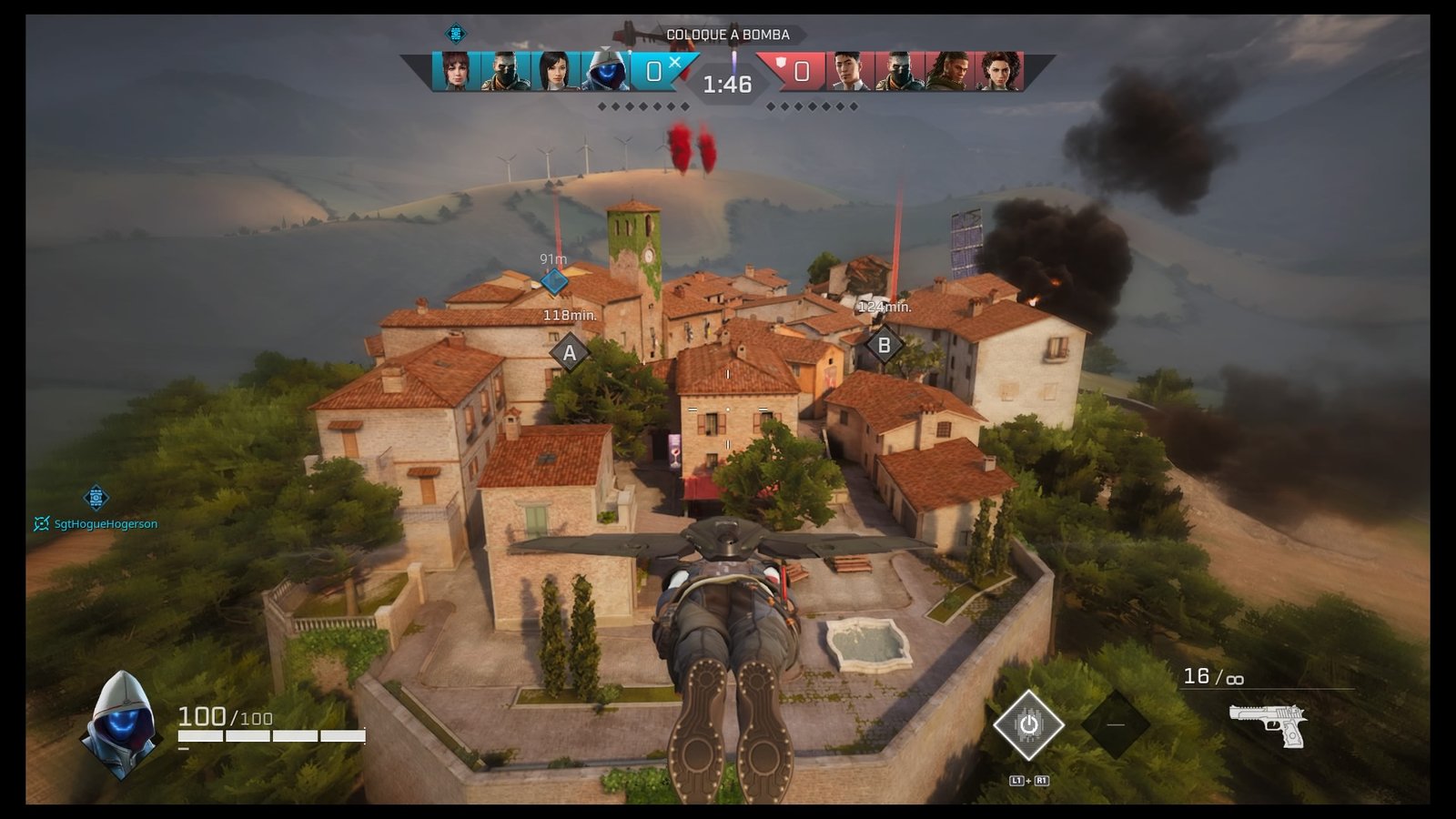Select the empty gadget diamond slot
This screenshot has width=1456, height=819.
[1116, 724]
